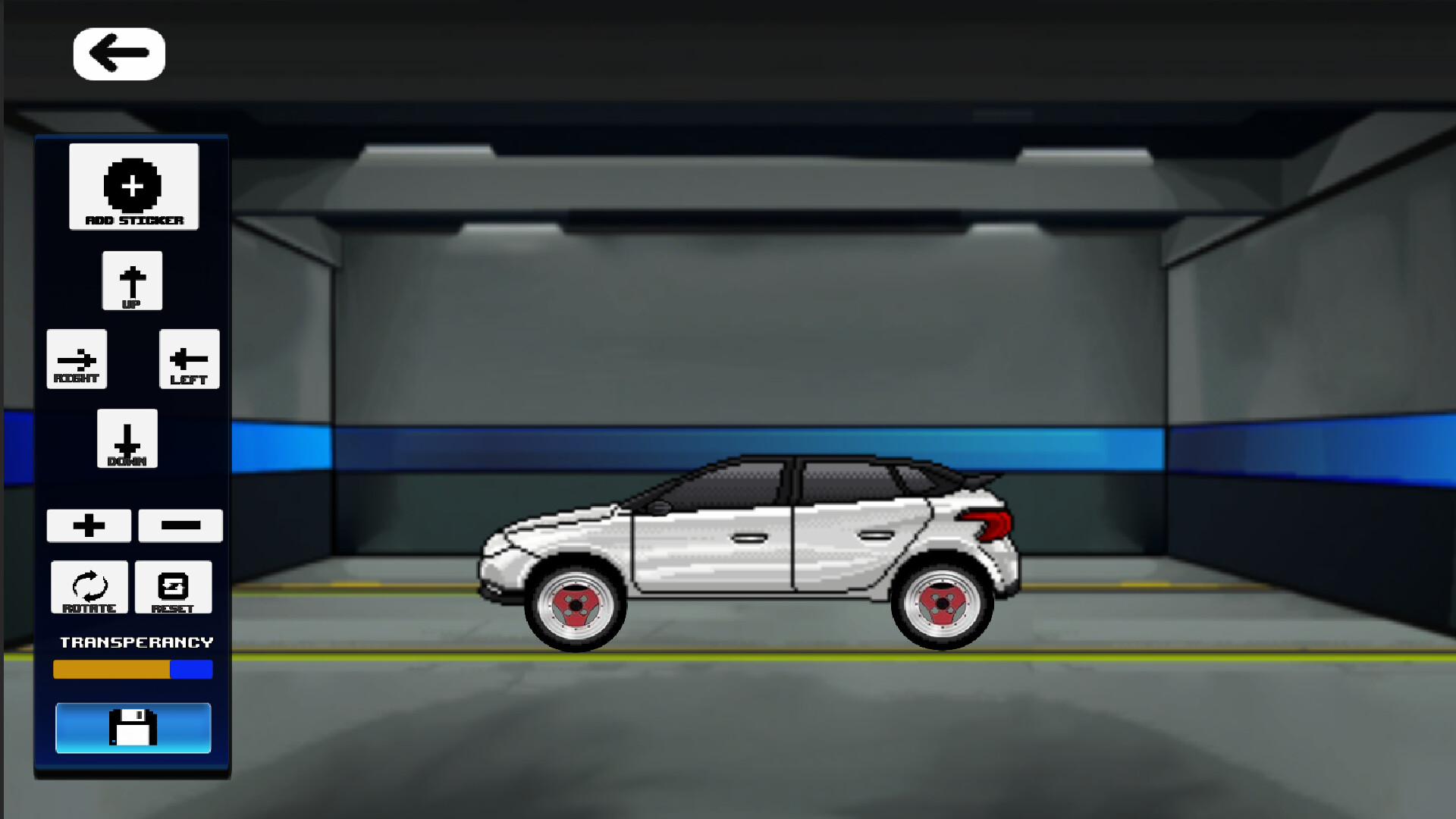Enlarge the sticker with the plus button
This screenshot has width=1456, height=819.
click(x=89, y=525)
